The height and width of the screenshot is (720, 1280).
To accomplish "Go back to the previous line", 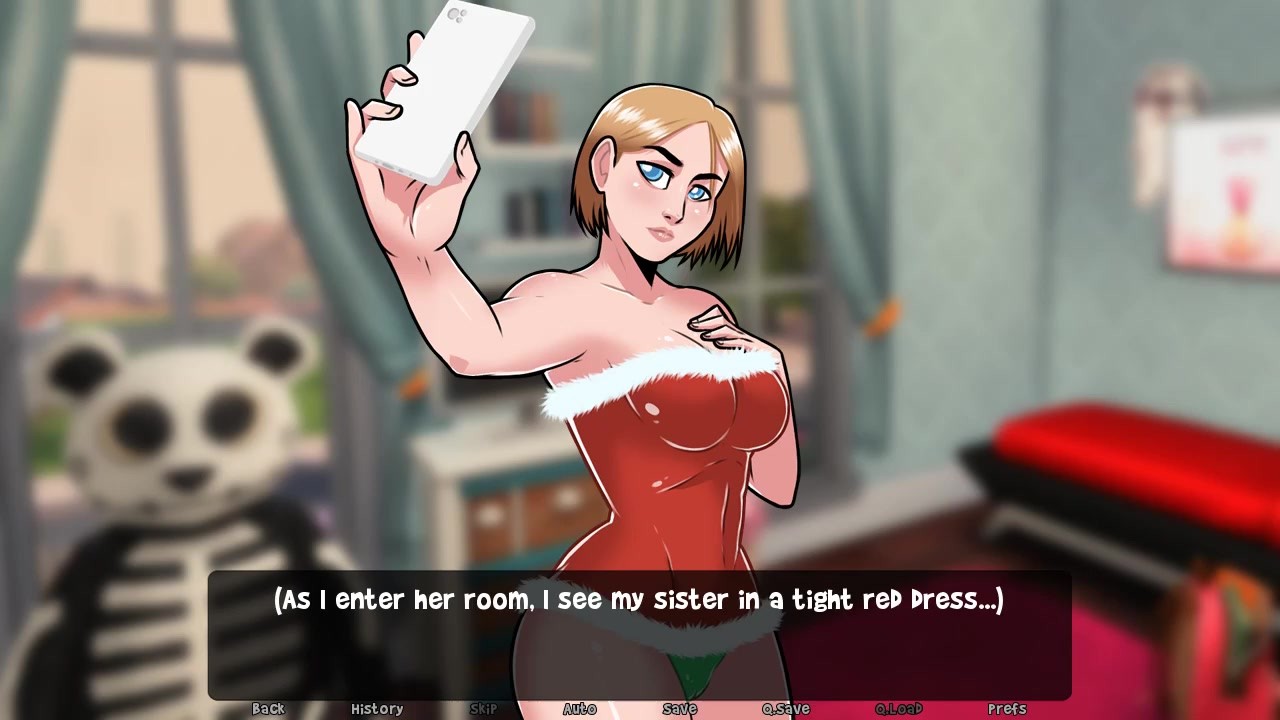I will coord(268,709).
